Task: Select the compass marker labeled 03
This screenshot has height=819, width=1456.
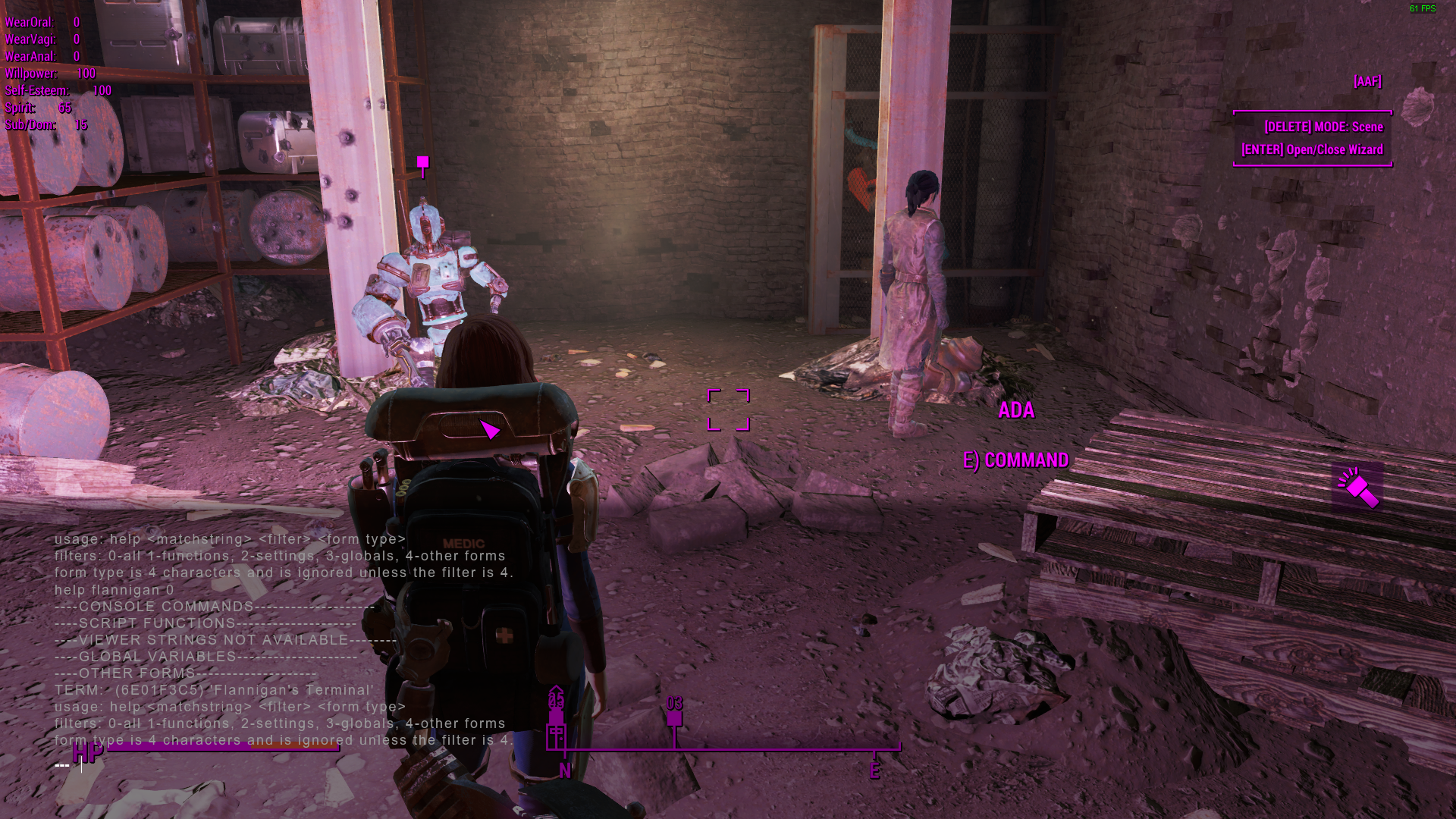Action: [x=674, y=717]
